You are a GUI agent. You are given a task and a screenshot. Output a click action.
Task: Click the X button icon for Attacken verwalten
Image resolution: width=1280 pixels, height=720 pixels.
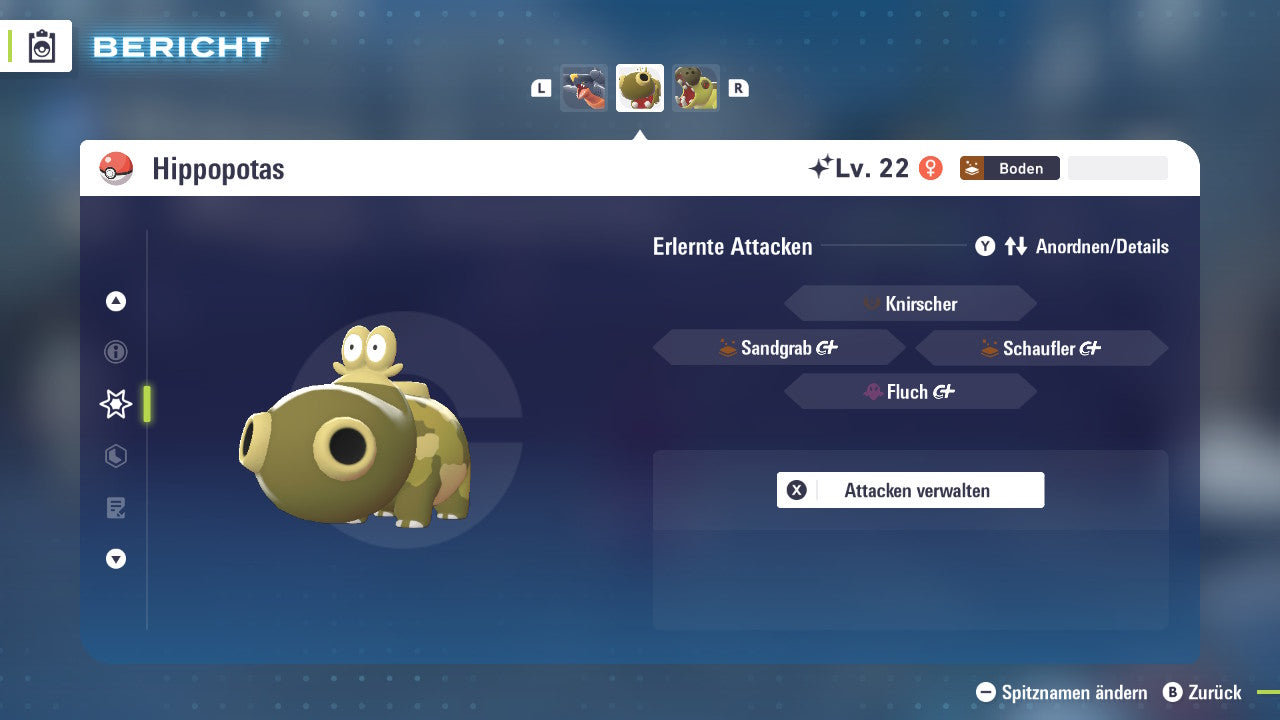tap(797, 490)
